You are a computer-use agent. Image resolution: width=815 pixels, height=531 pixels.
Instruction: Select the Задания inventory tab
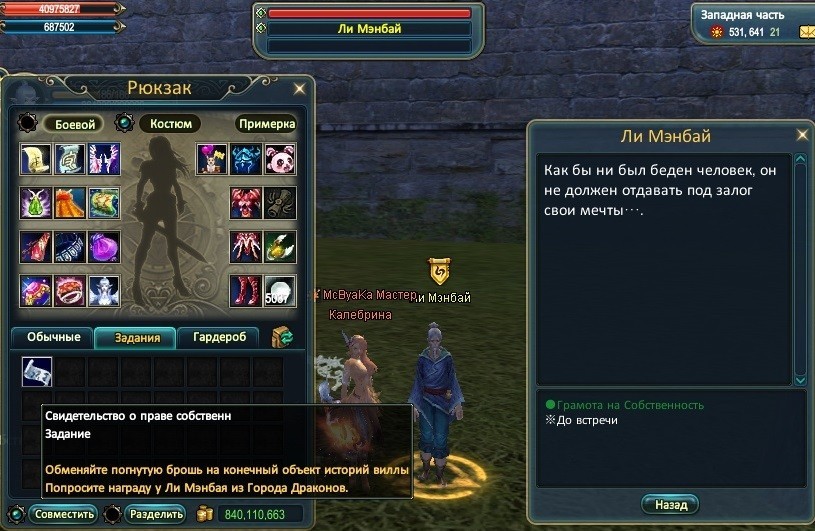tap(135, 337)
